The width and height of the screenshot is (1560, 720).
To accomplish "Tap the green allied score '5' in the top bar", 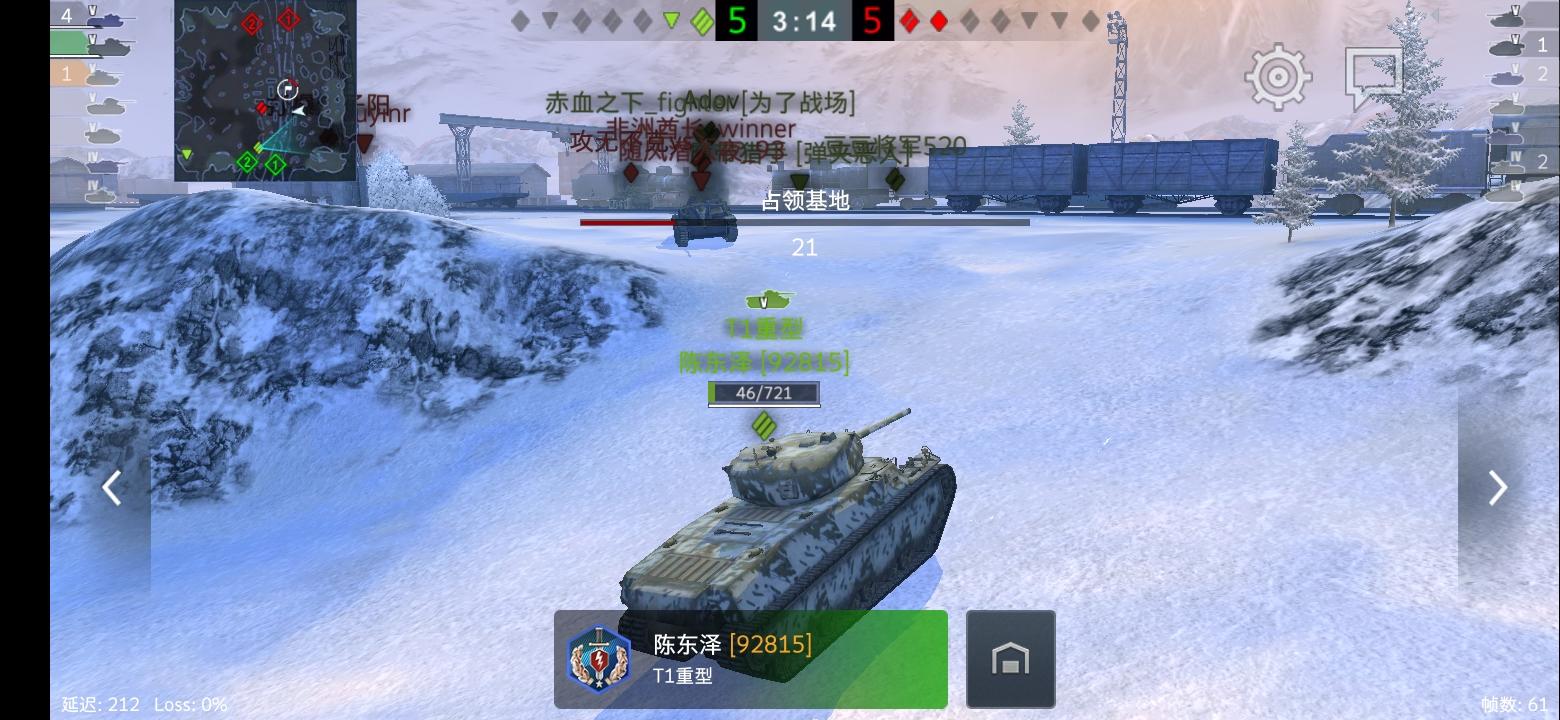I will click(737, 21).
